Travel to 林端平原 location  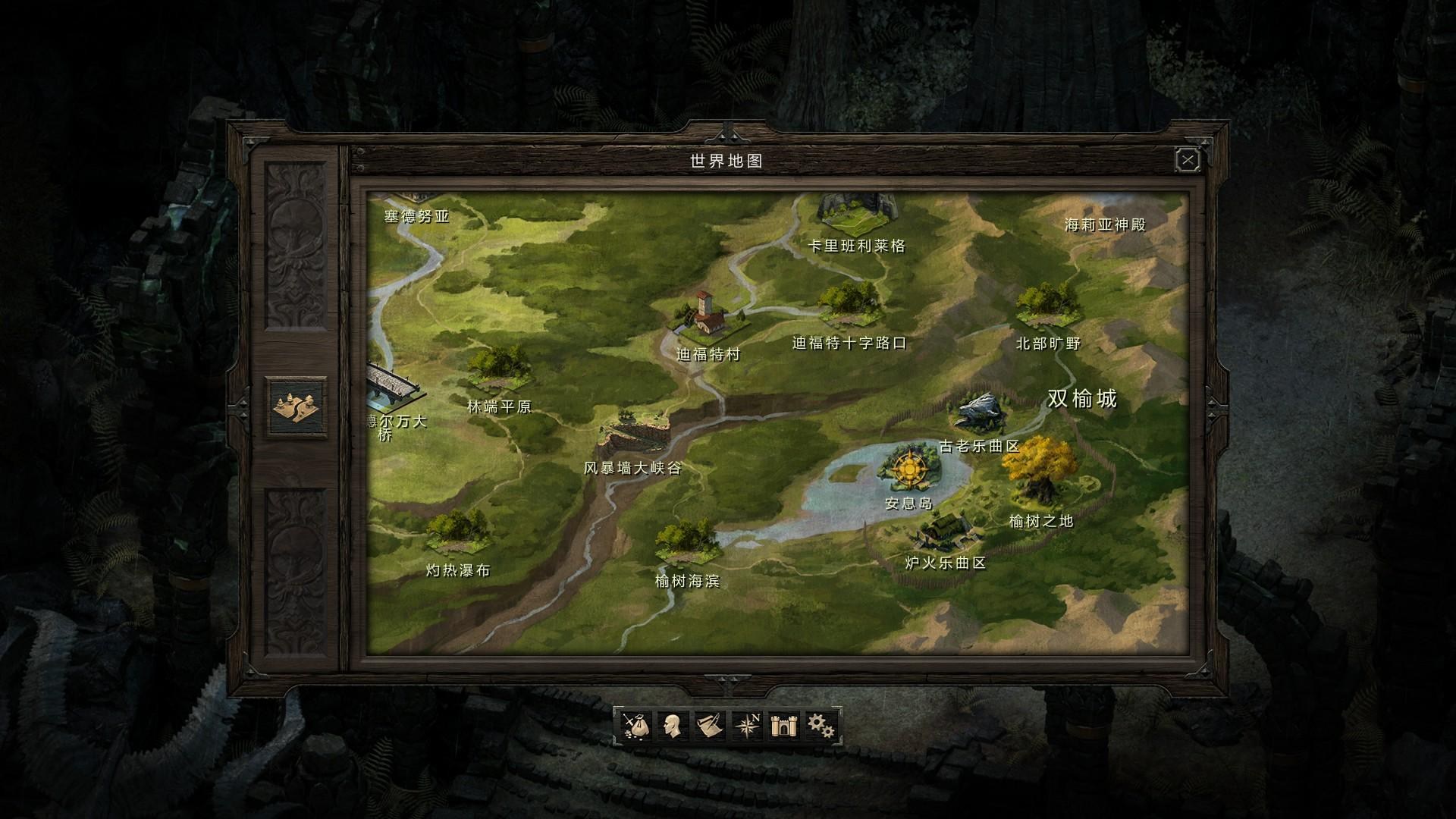pos(497,369)
